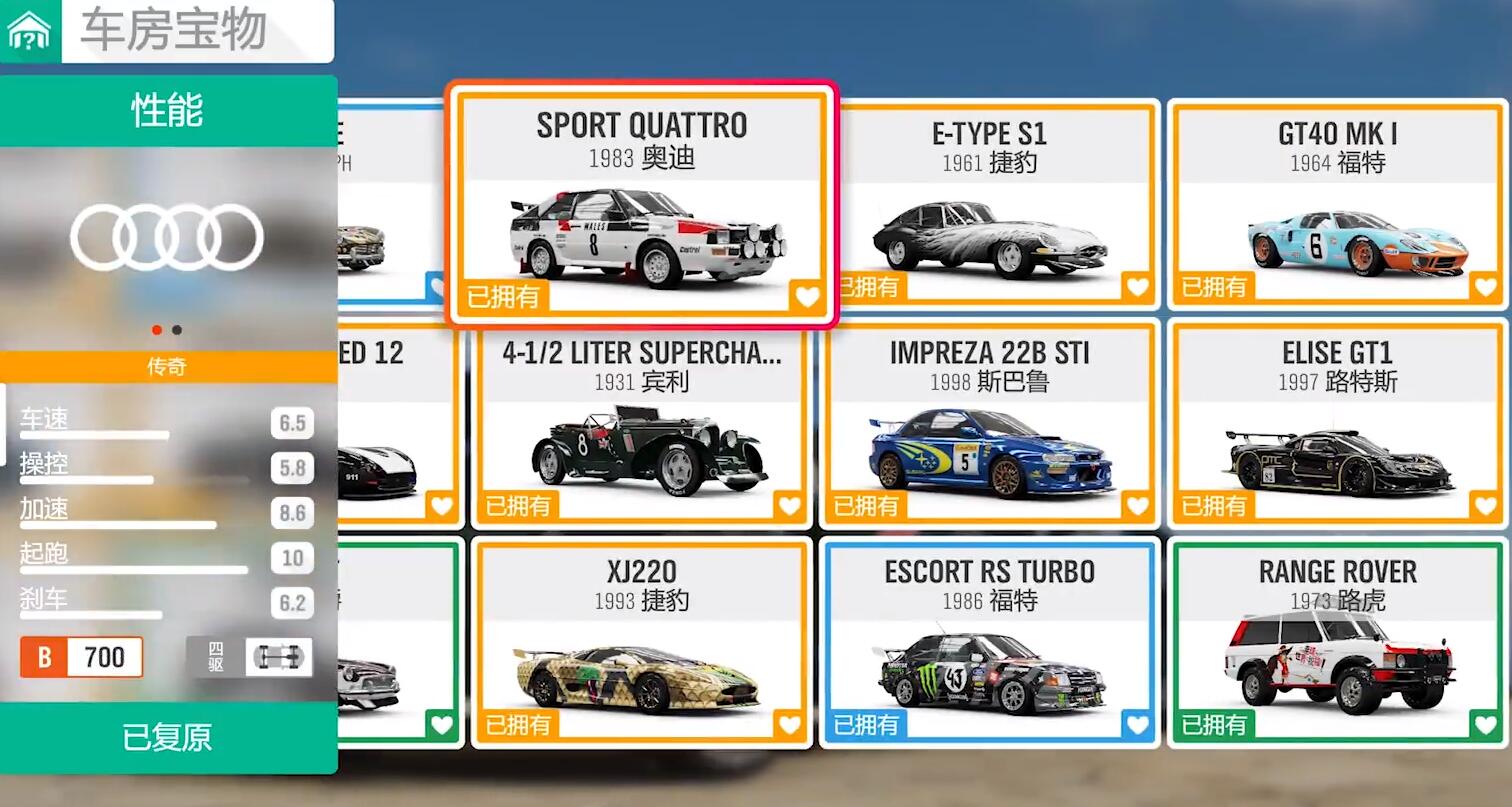Click the 车房宝物 title bar
The height and width of the screenshot is (807, 1512).
[196, 31]
